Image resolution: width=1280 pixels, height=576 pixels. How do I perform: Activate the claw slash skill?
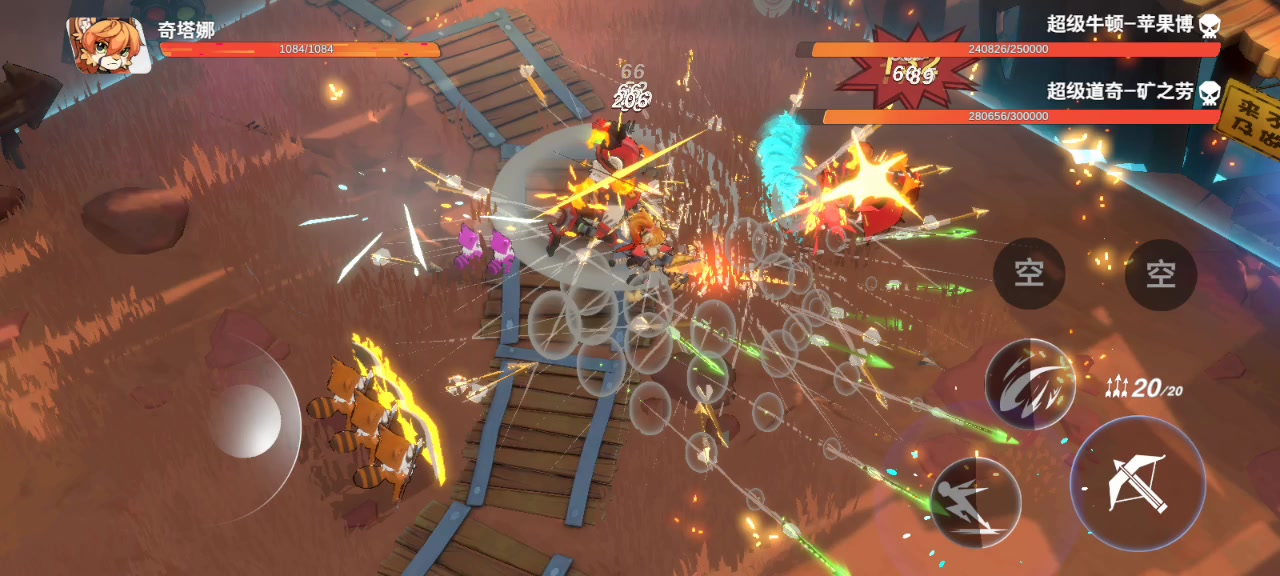click(x=1030, y=384)
